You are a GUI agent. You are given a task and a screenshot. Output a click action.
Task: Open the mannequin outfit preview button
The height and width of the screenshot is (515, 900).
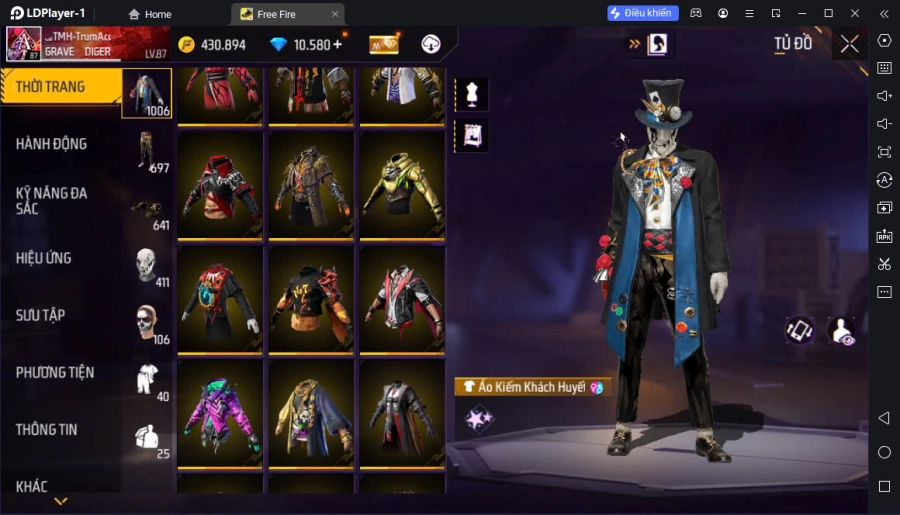(x=471, y=94)
